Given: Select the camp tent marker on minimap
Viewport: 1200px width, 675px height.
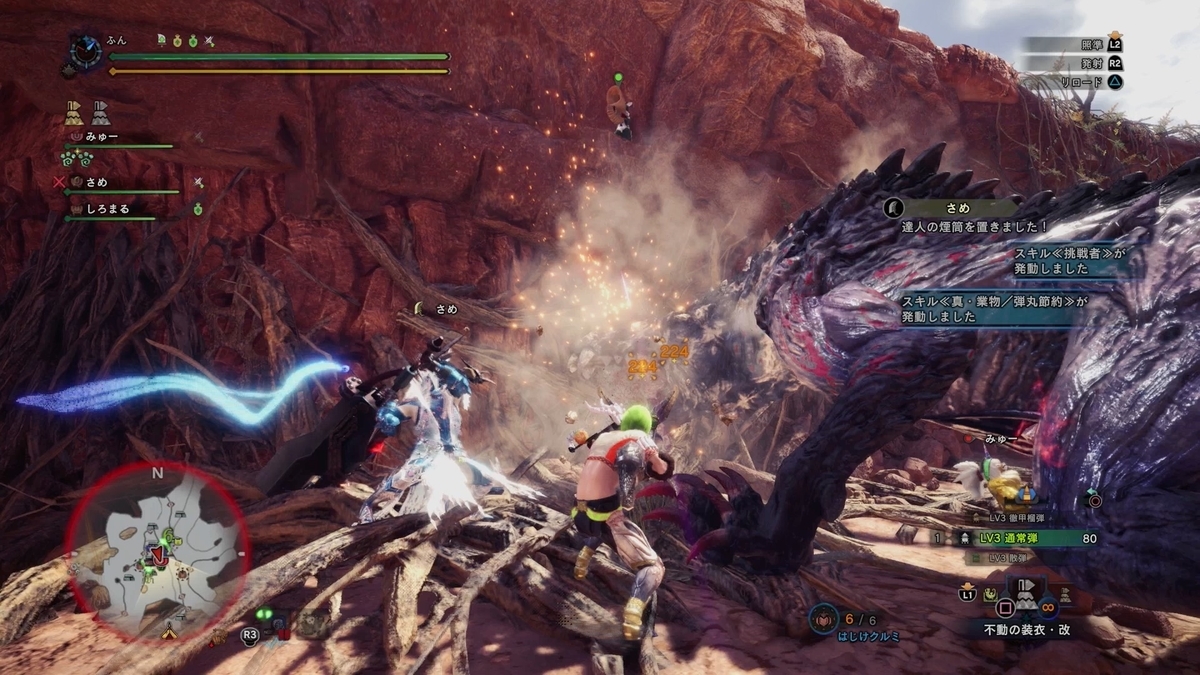Looking at the screenshot, I should click(x=168, y=632).
